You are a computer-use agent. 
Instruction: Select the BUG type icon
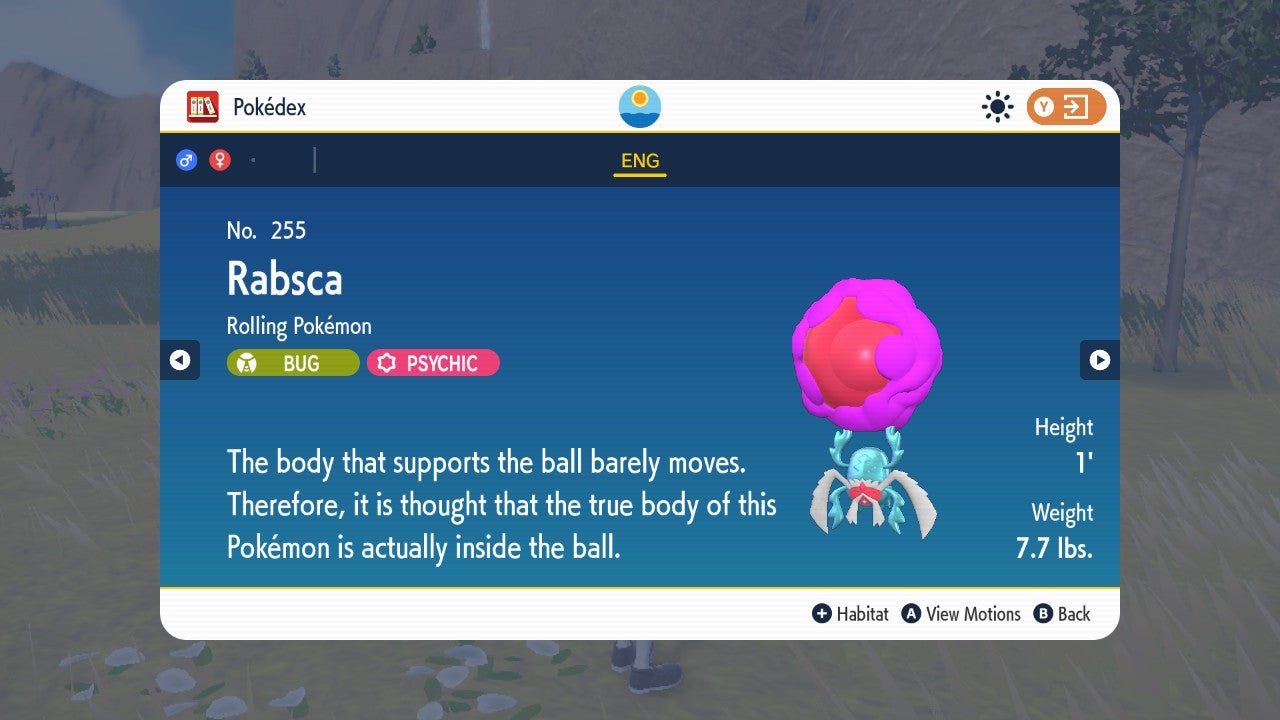(292, 362)
